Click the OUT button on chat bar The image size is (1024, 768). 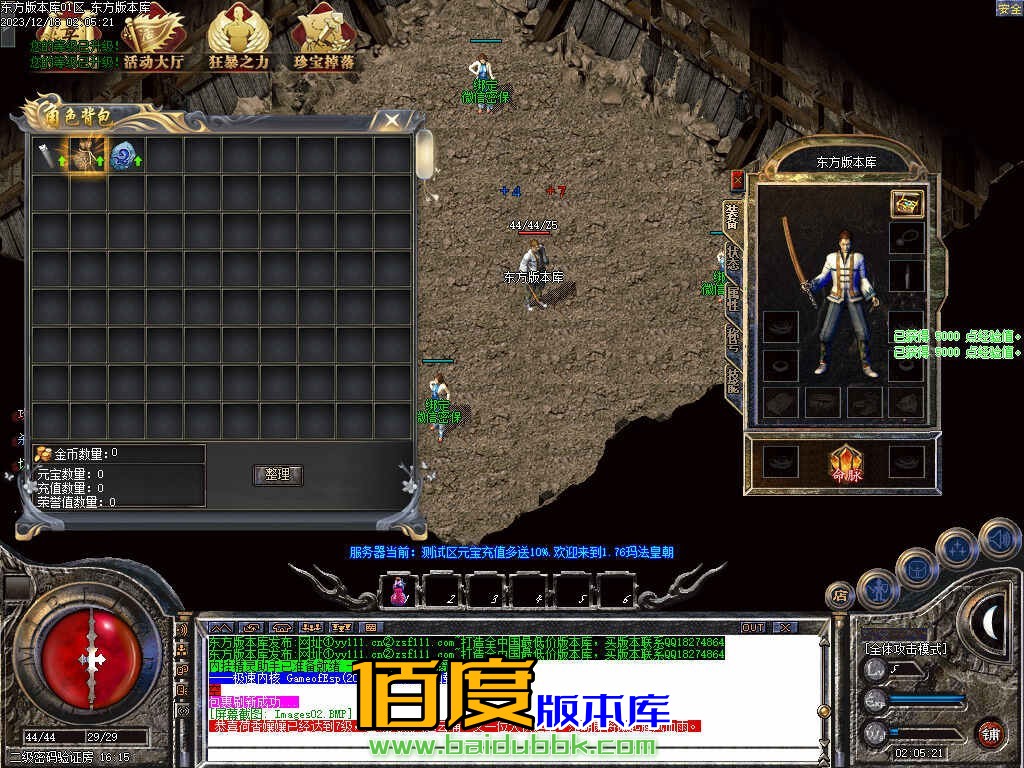[x=752, y=627]
